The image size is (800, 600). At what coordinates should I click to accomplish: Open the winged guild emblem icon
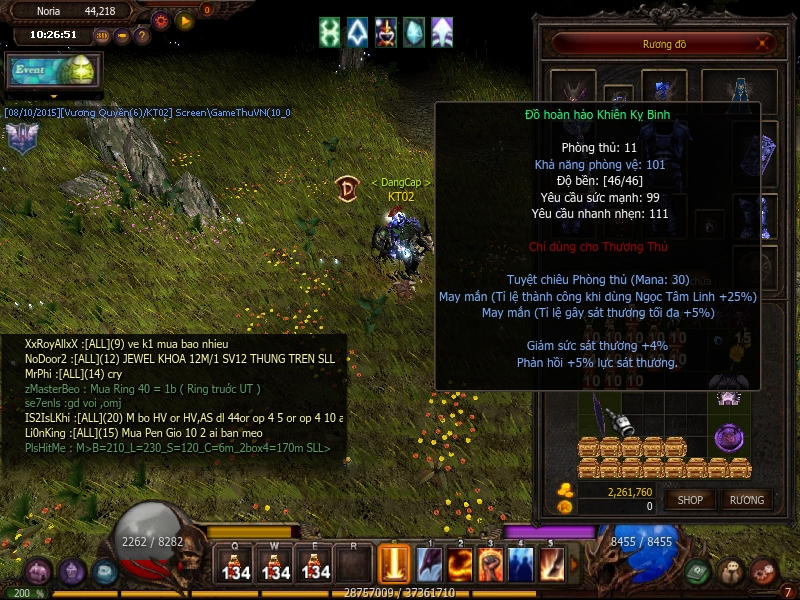point(20,137)
